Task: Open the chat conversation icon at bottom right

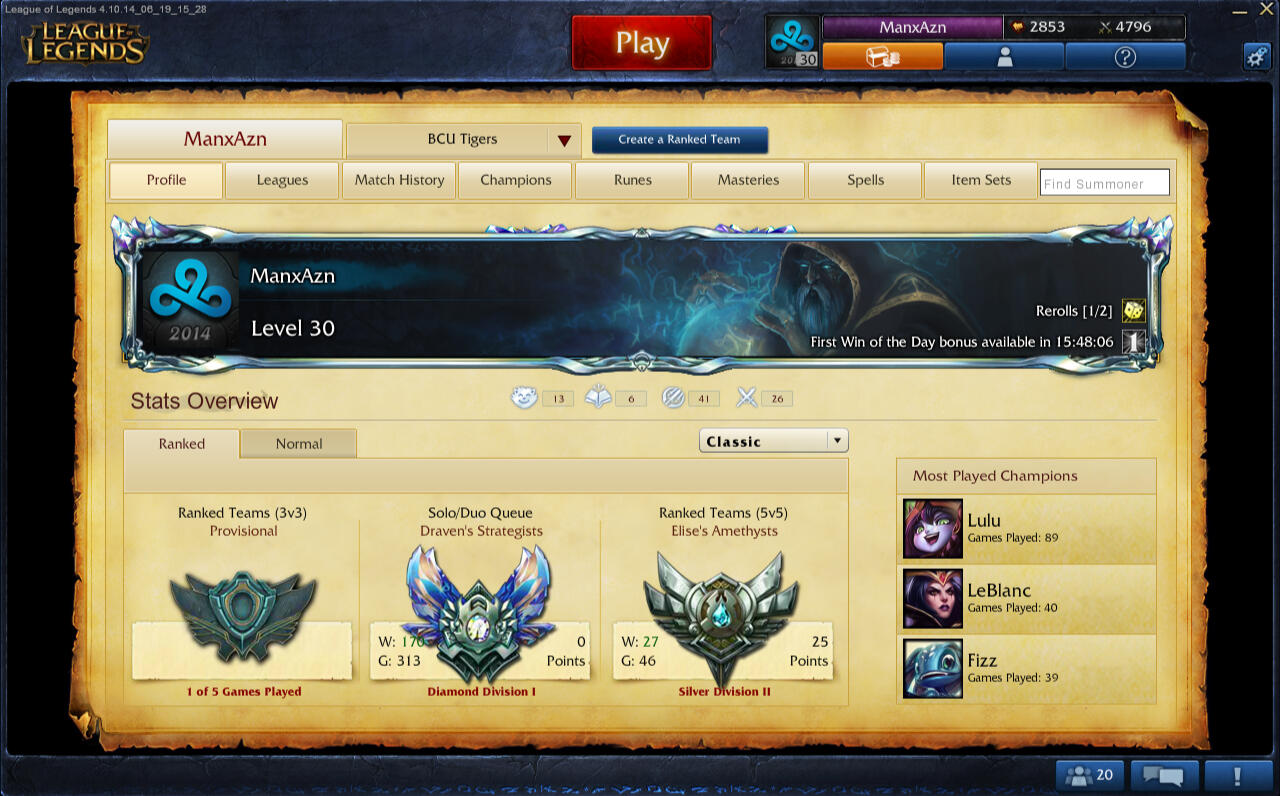Action: (x=1163, y=775)
